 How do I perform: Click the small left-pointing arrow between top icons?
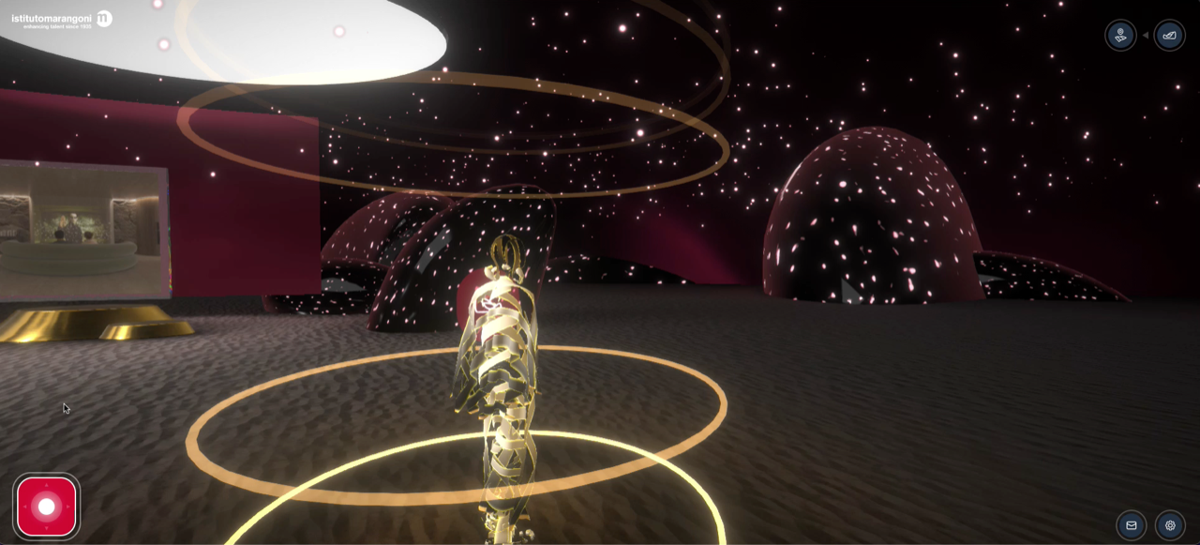click(1145, 36)
